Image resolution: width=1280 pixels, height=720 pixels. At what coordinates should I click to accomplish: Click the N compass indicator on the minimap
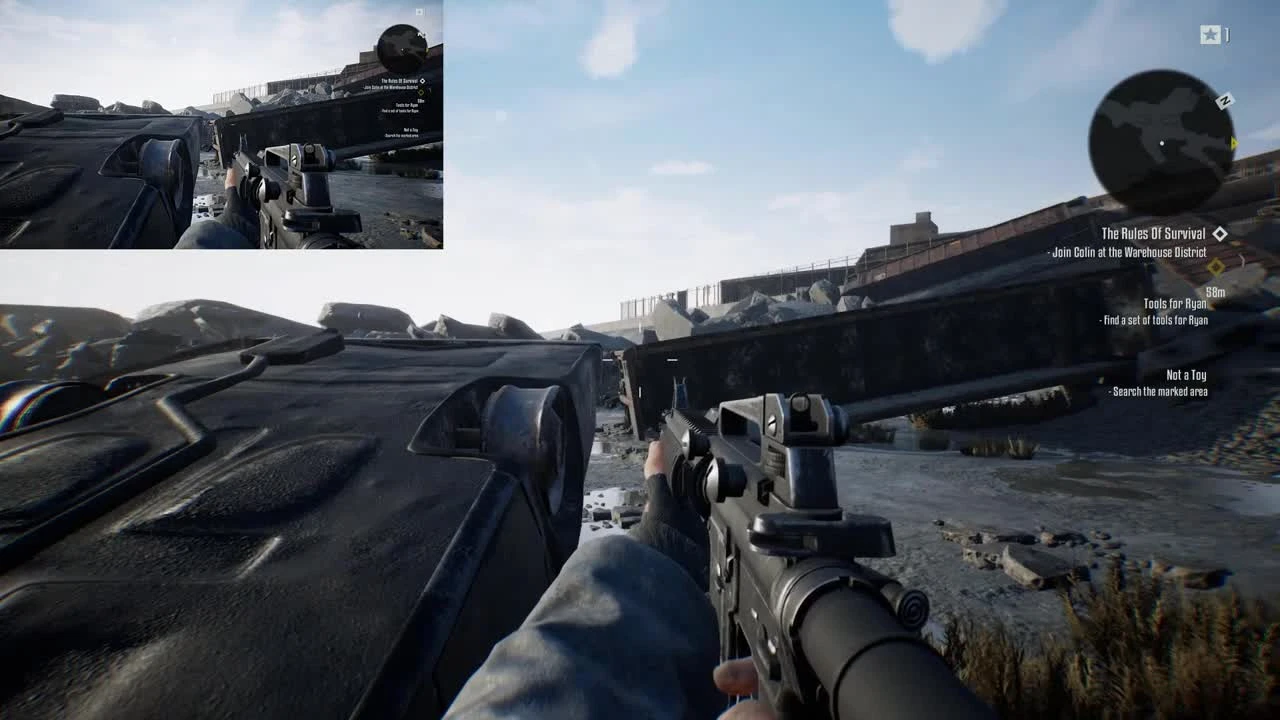pyautogui.click(x=1223, y=100)
